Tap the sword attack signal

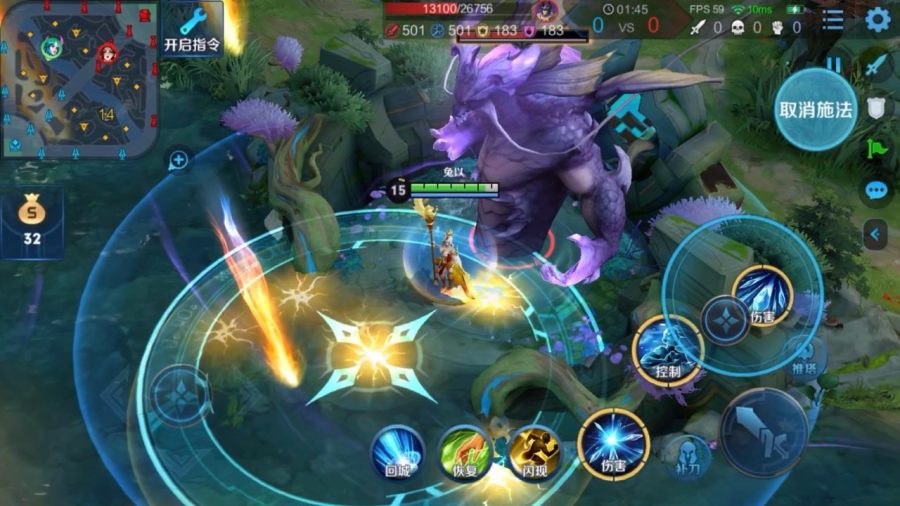click(877, 65)
